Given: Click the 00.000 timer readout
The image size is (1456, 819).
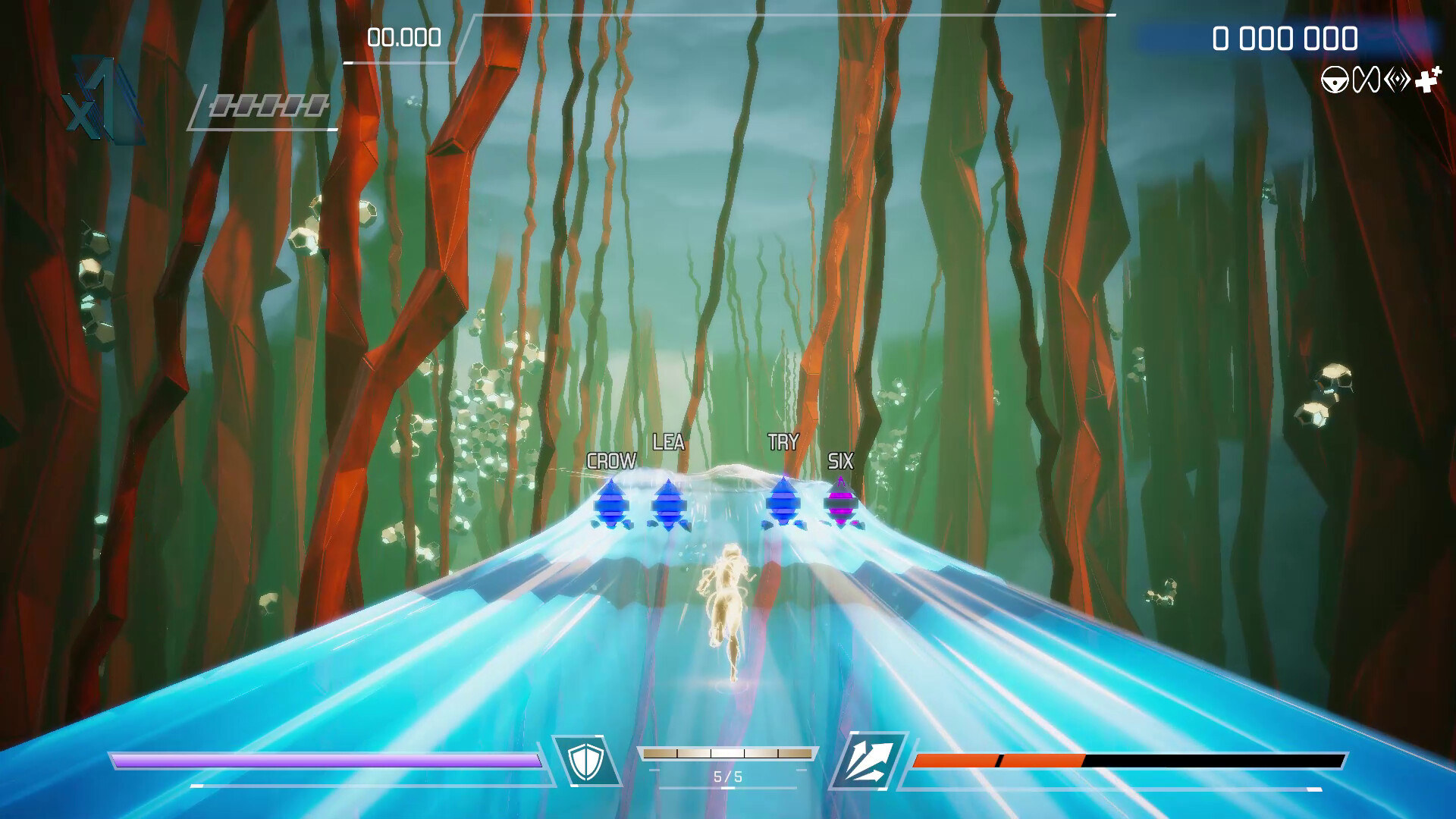Looking at the screenshot, I should coord(403,36).
